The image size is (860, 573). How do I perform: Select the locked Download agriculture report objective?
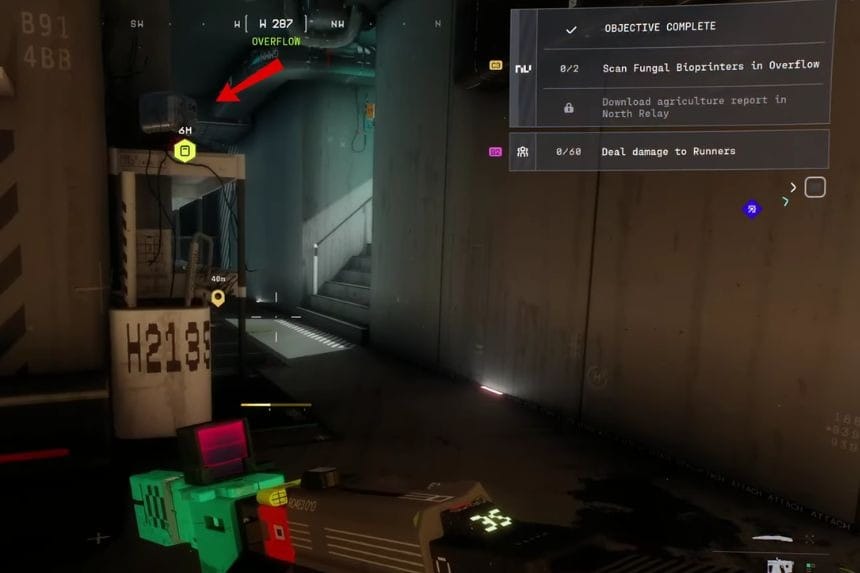(693, 107)
